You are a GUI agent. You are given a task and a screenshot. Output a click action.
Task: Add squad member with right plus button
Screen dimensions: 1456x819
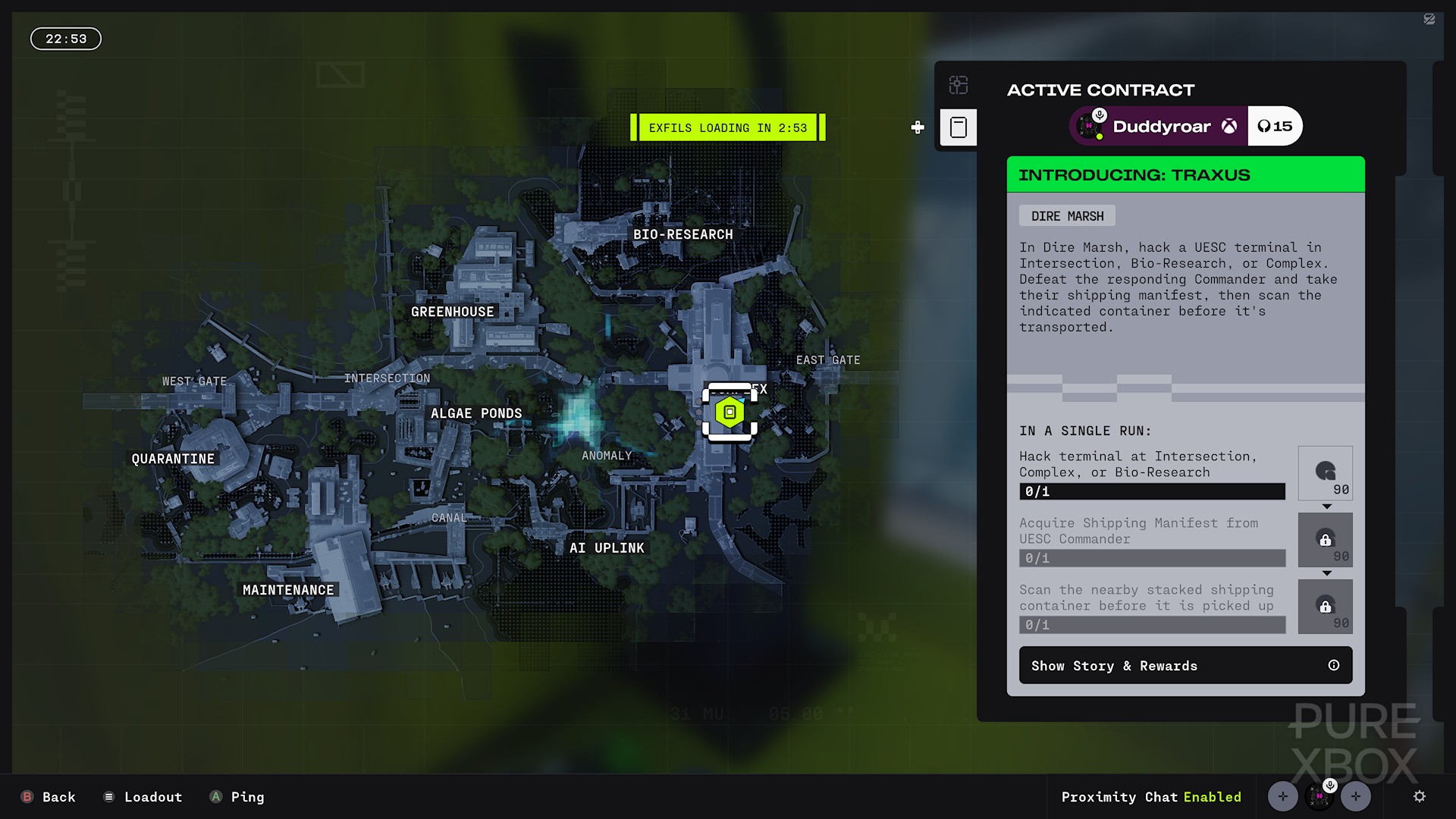click(1356, 796)
